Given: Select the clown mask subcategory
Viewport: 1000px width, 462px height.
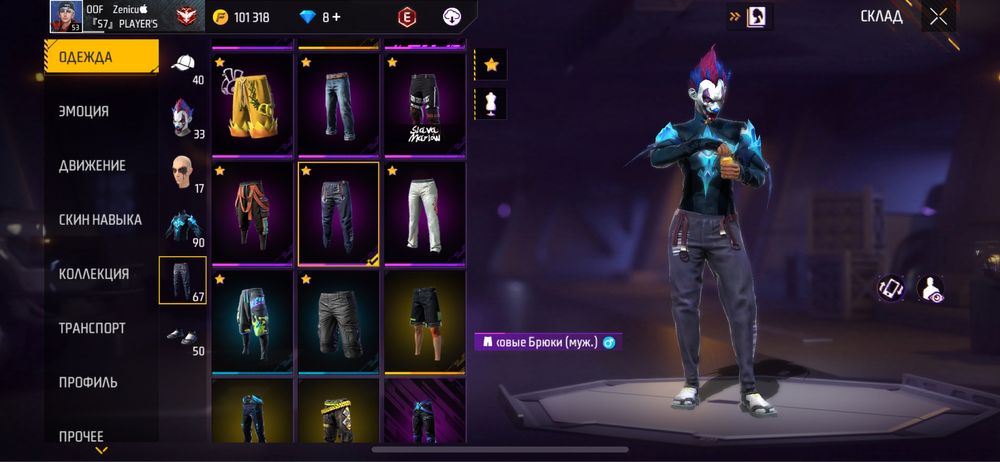Looking at the screenshot, I should click(x=182, y=118).
